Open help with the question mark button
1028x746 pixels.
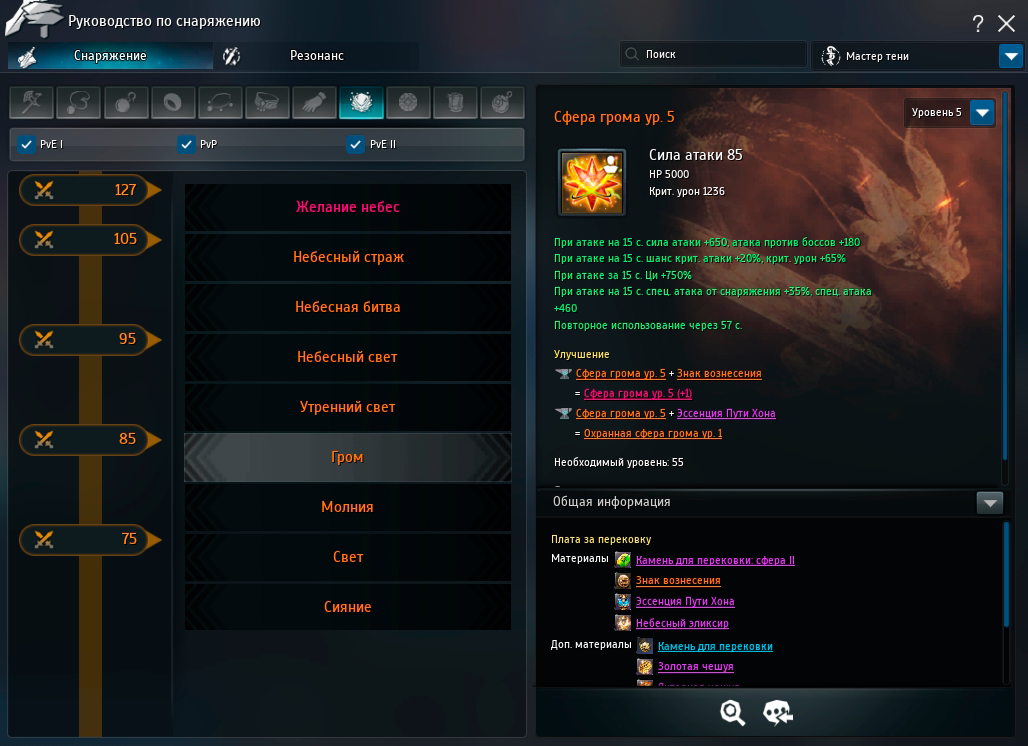[x=978, y=24]
